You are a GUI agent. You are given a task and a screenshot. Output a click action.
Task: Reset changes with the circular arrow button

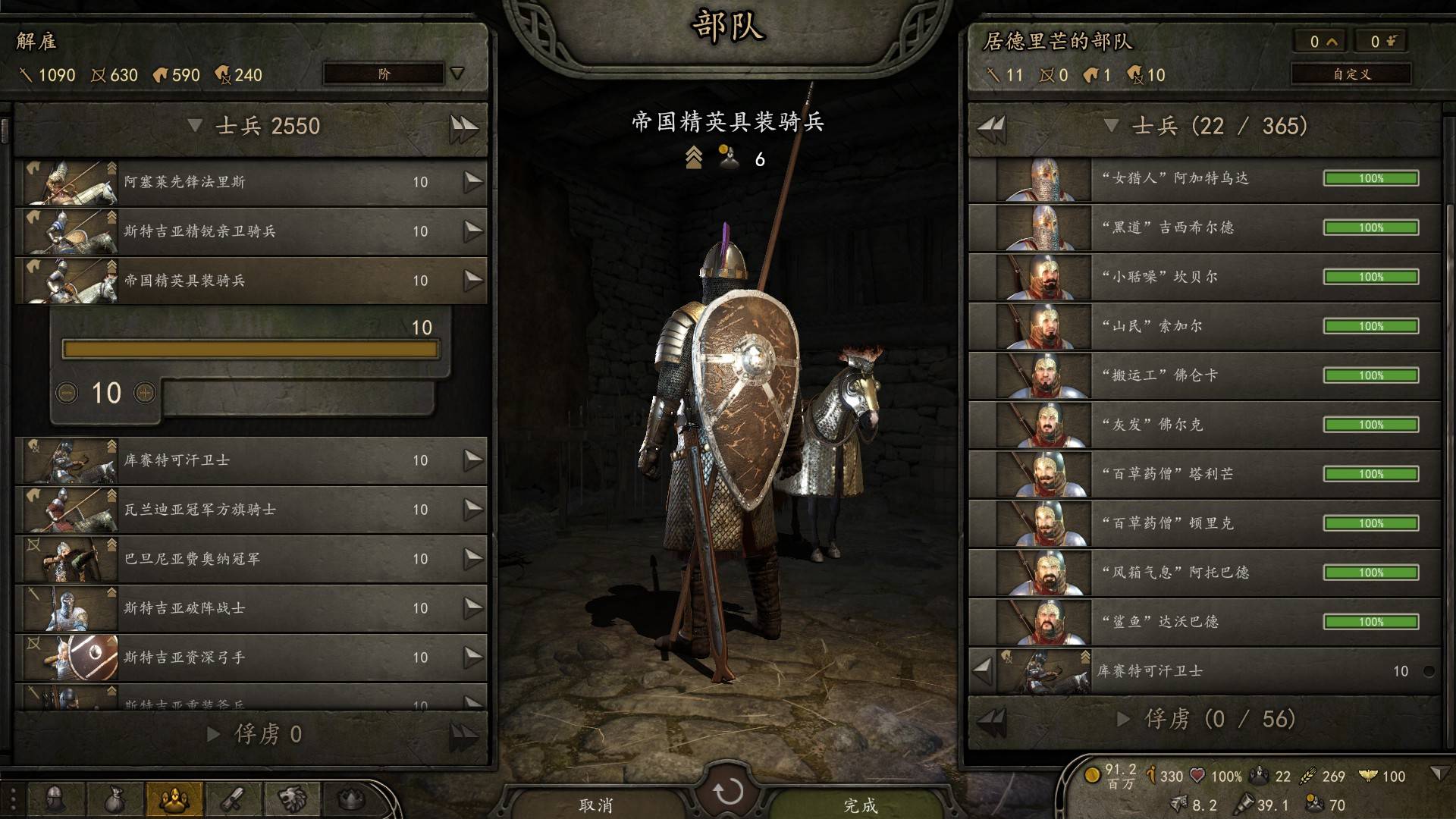728,792
